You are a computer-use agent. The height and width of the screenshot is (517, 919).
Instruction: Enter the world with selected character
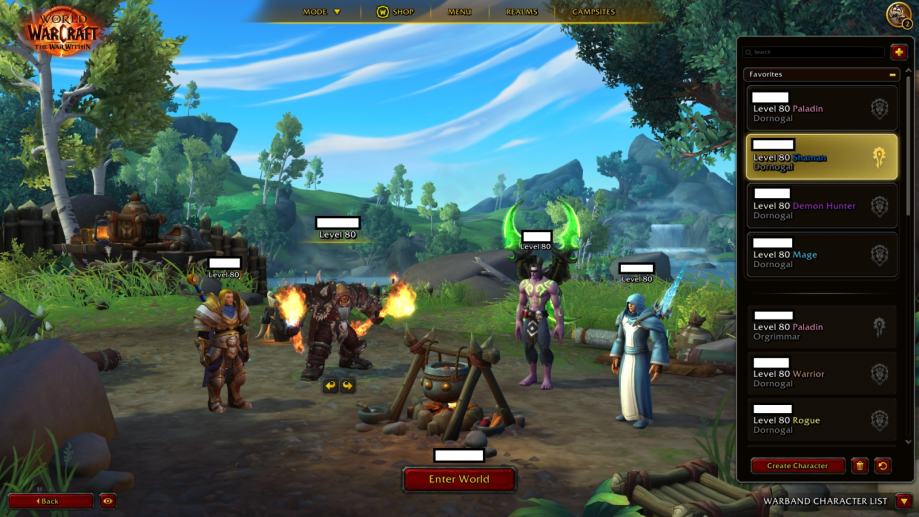459,480
